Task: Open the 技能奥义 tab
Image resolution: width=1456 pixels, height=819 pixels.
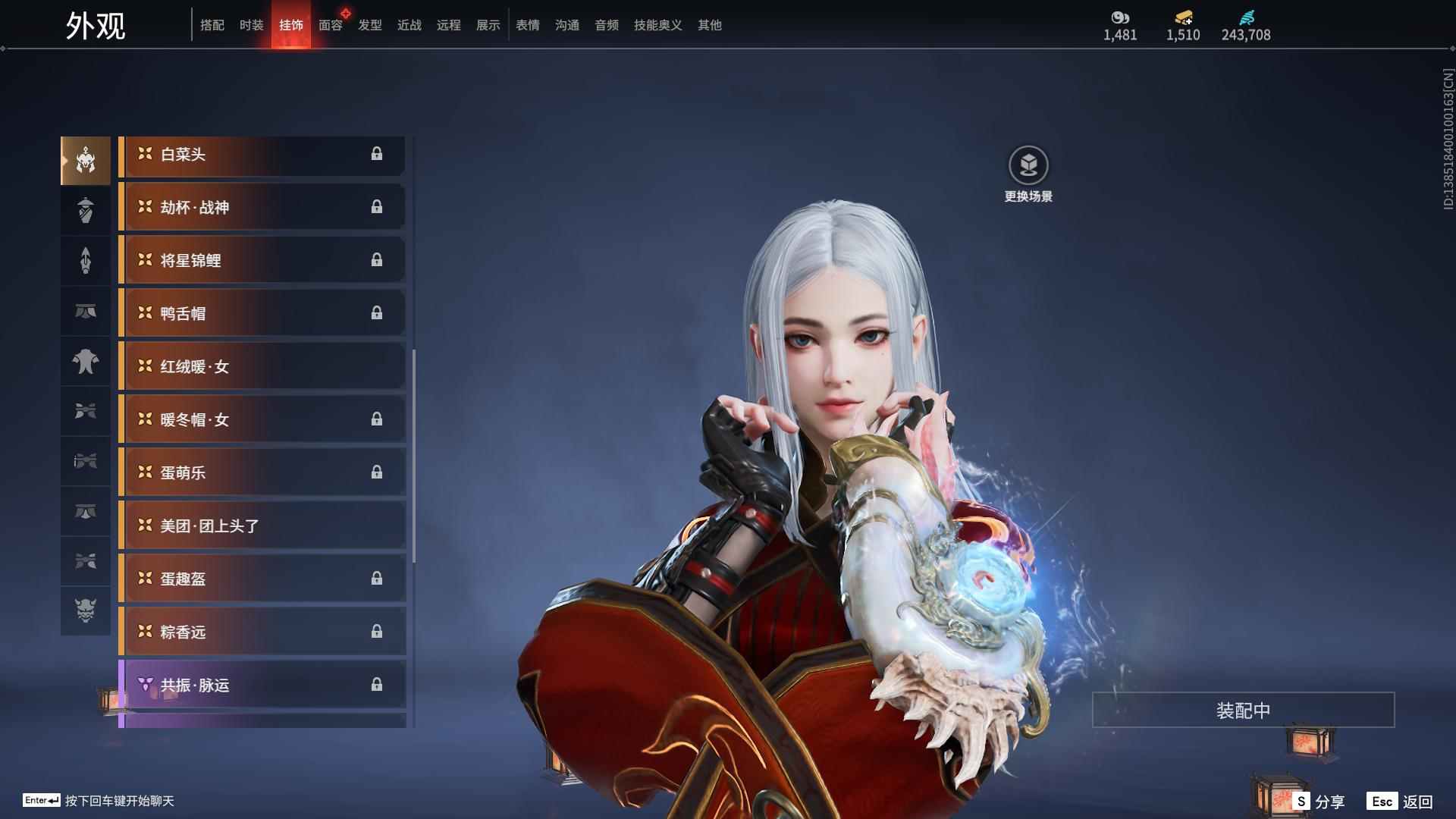Action: click(657, 25)
